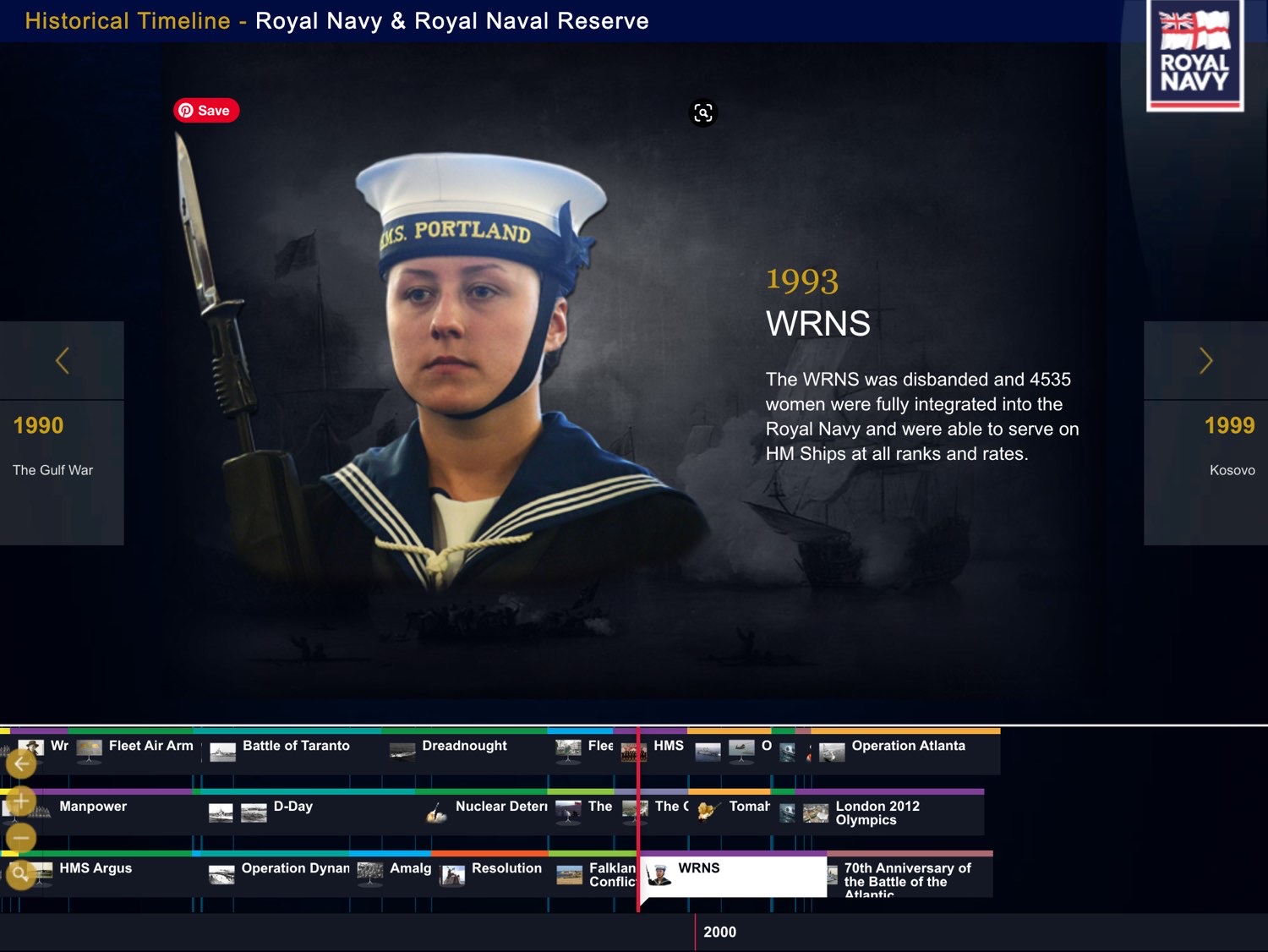Zoom in the timeline with the plus button
This screenshot has width=1268, height=952.
coord(21,801)
